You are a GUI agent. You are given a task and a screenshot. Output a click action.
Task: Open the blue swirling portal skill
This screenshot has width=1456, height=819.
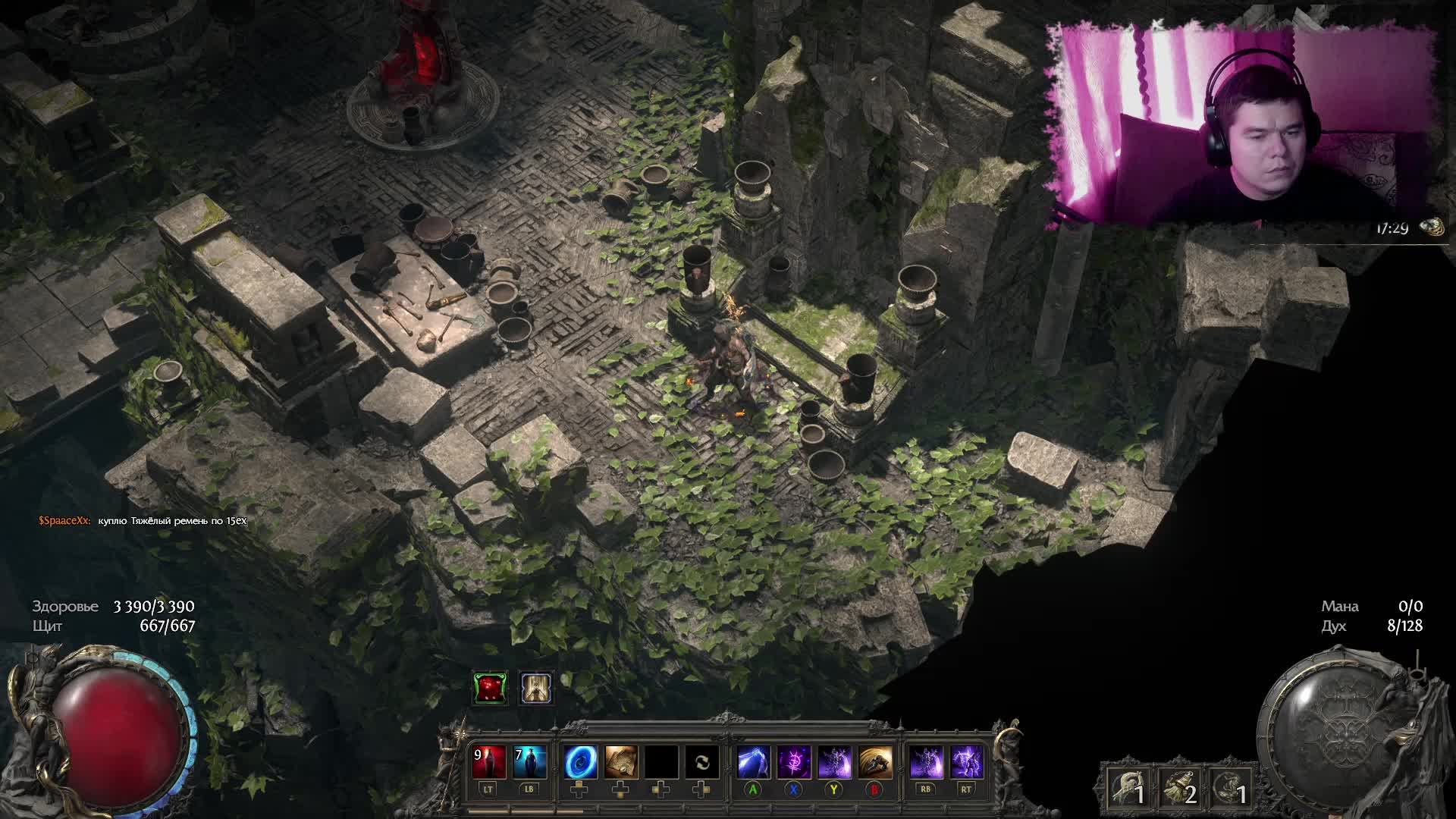(580, 762)
